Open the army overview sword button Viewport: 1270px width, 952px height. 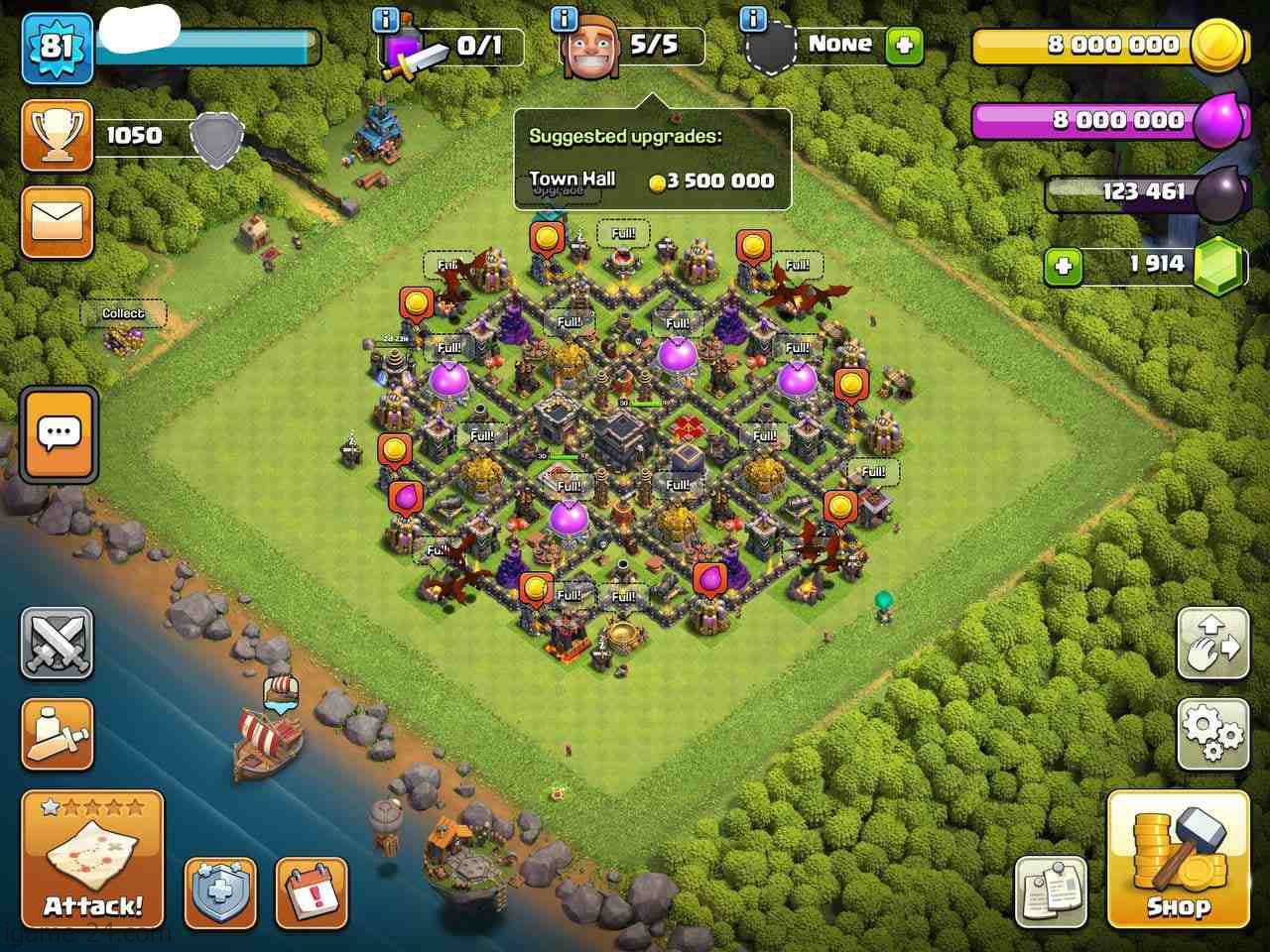coord(58,734)
